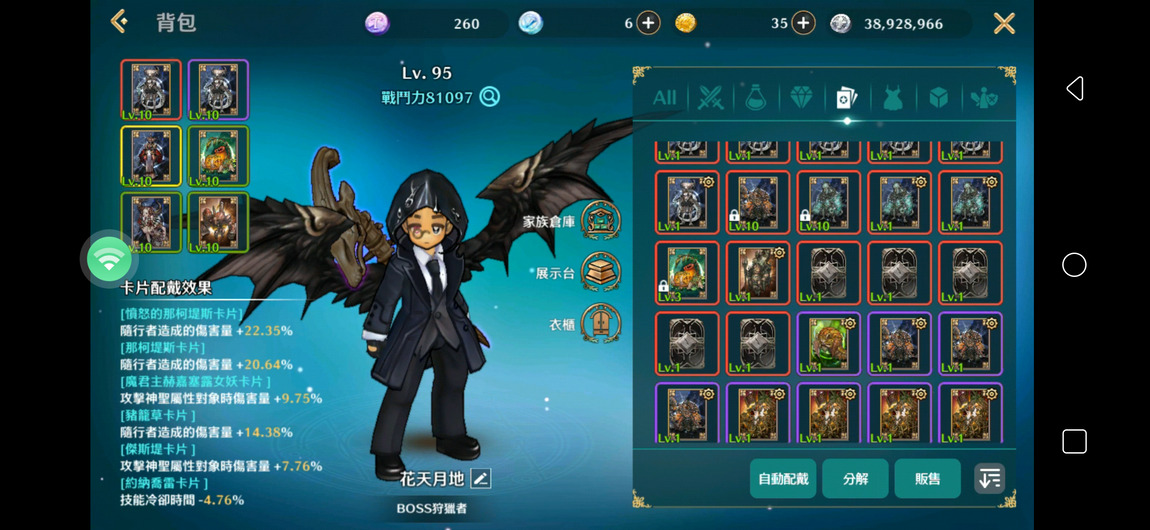Image resolution: width=1150 pixels, height=530 pixels.
Task: Switch to the dress costume tab
Action: (892, 97)
